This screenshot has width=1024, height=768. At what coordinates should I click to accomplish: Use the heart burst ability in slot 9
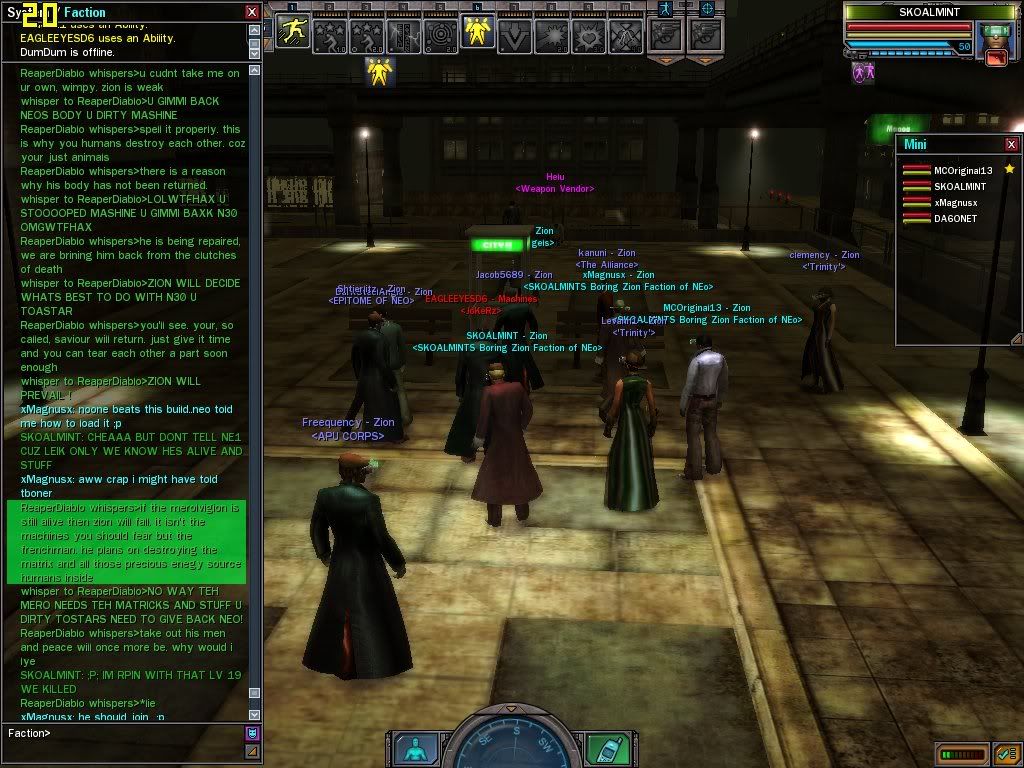(x=588, y=35)
